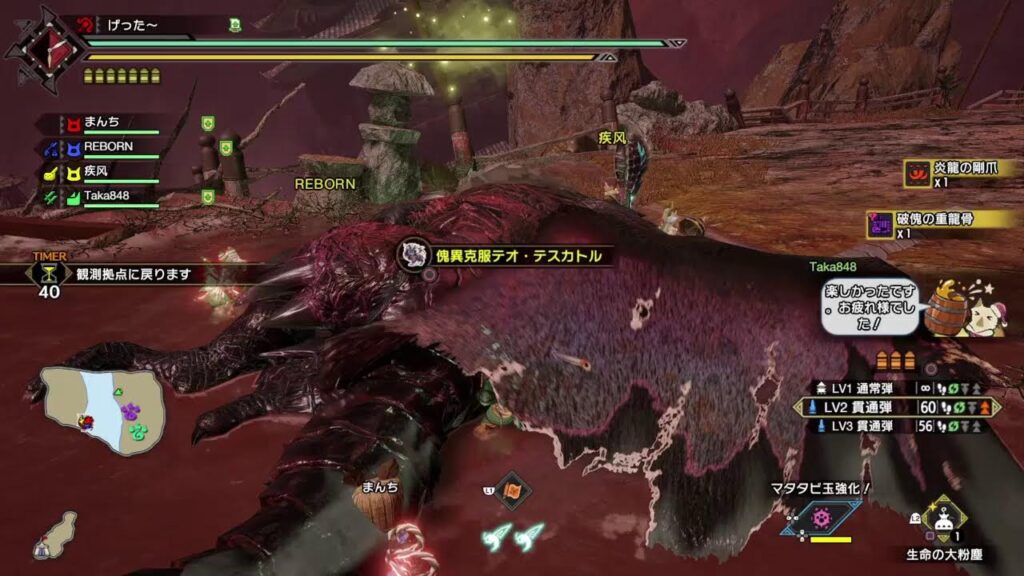Pick party member 疾風 in the list
Viewport: 1024px width, 576px height.
tap(100, 172)
